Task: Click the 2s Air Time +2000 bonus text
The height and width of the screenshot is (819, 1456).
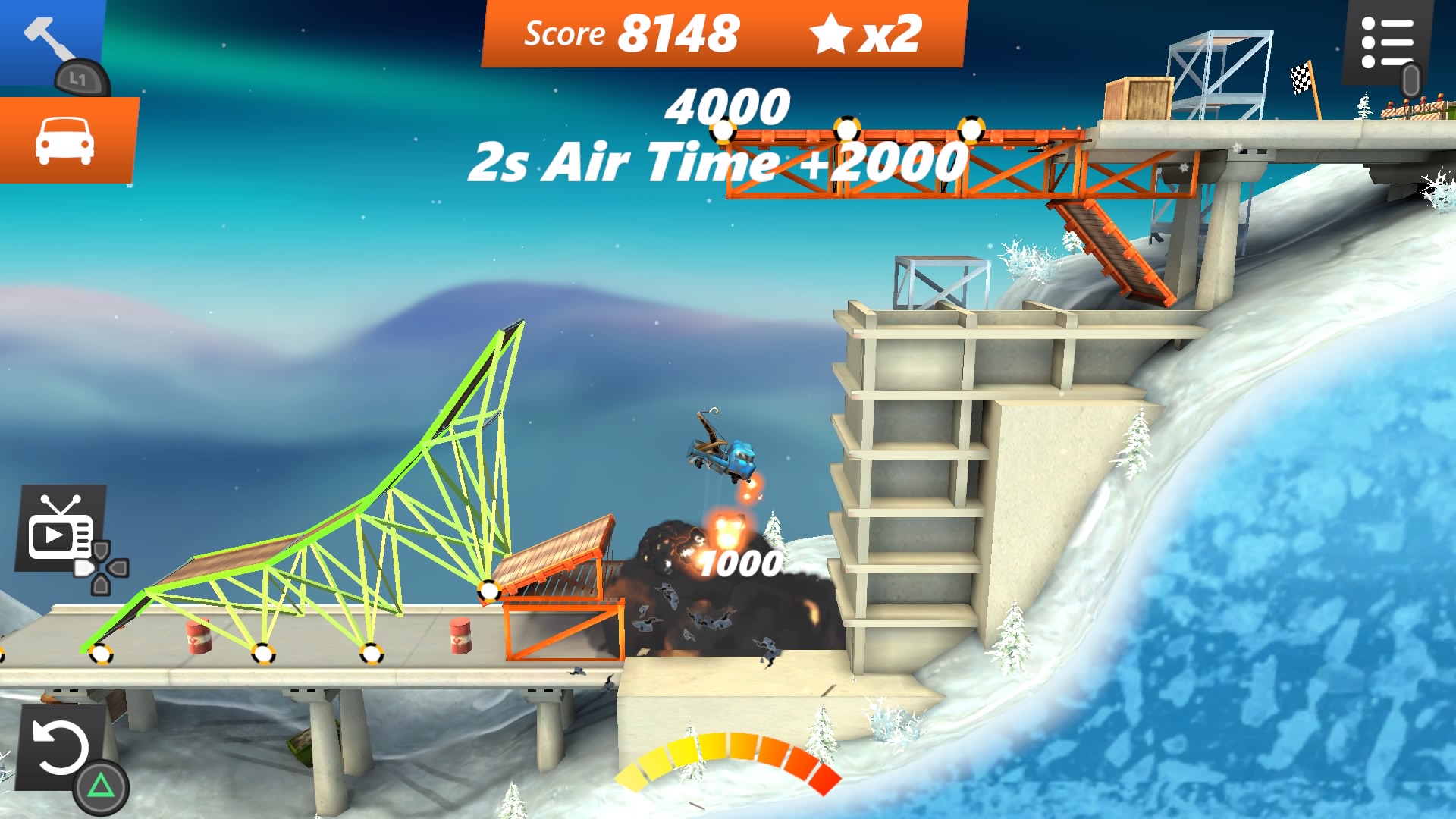Action: coord(717,159)
